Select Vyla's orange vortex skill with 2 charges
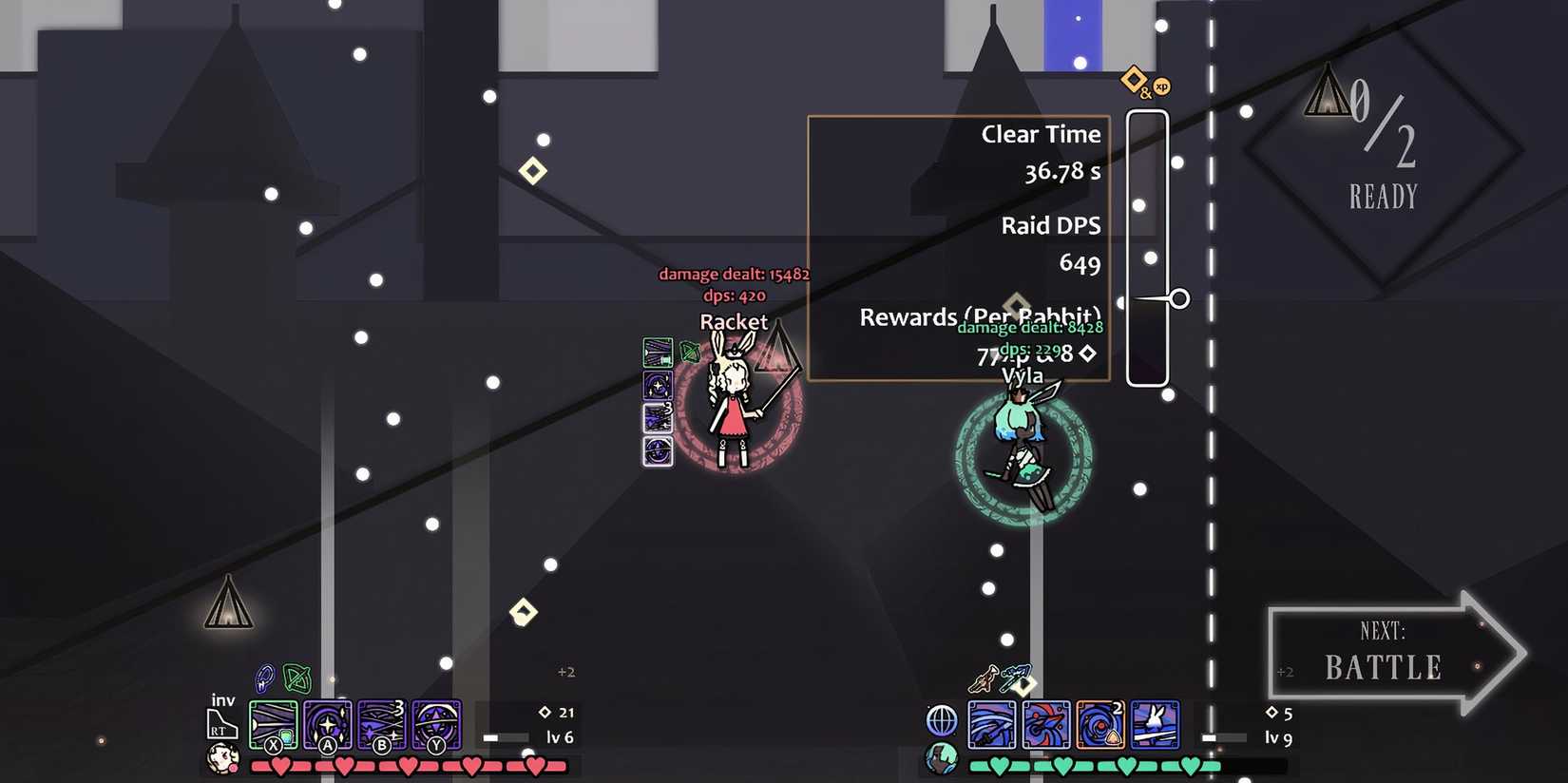The image size is (1568, 783). click(1100, 725)
